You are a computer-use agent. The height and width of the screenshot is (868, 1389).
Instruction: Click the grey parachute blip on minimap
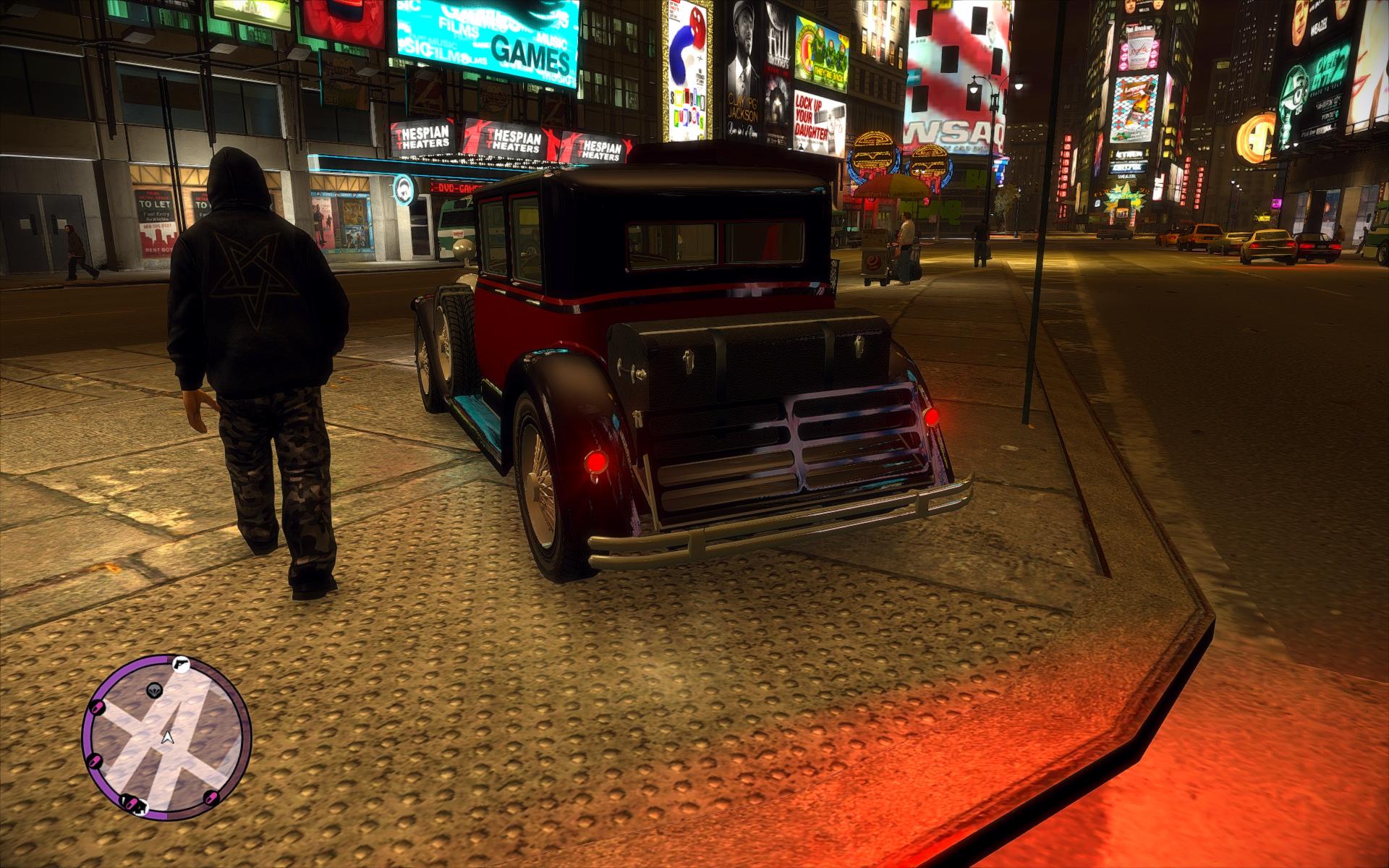153,691
